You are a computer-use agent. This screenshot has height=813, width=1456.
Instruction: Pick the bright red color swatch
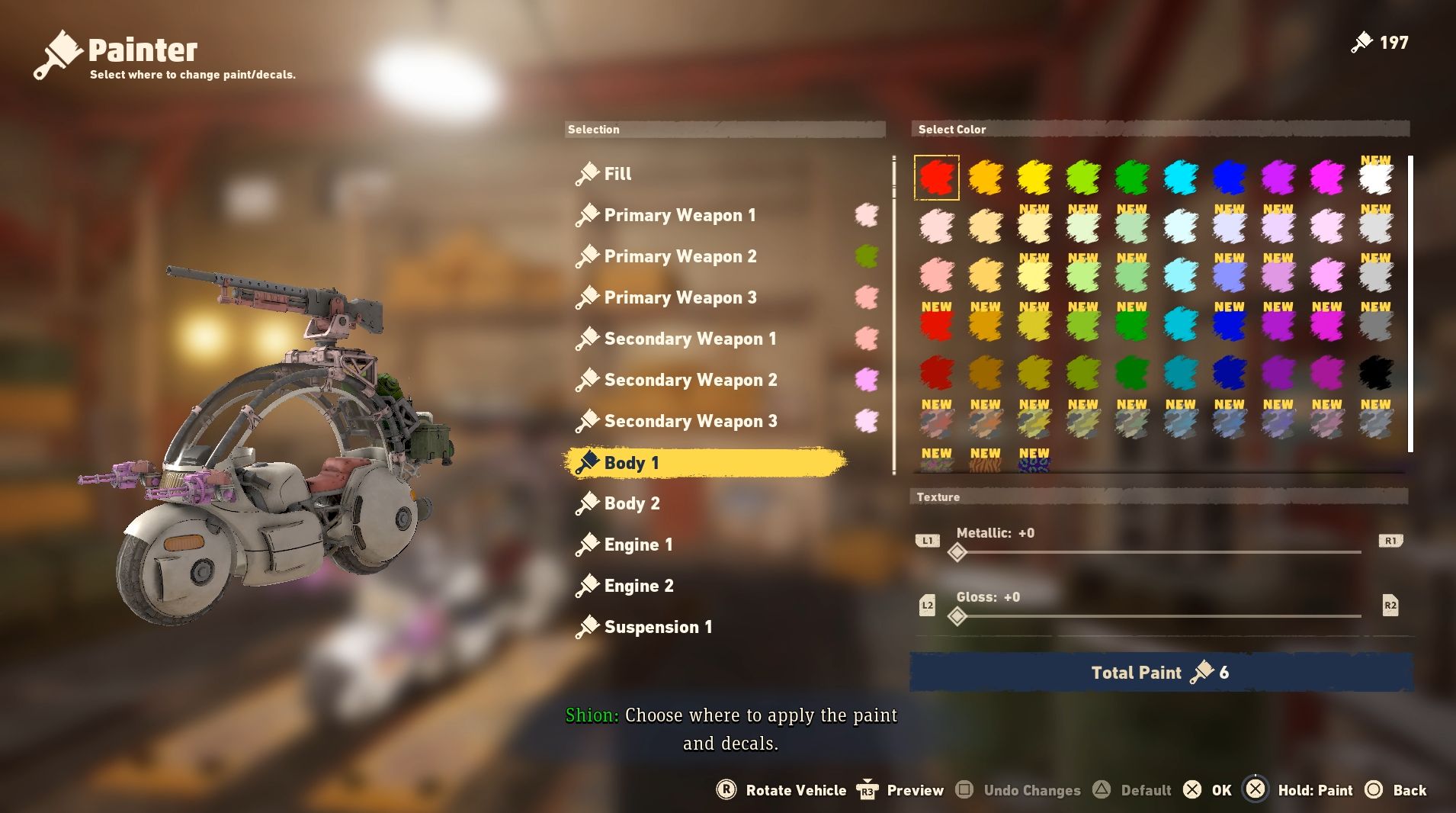[x=936, y=178]
